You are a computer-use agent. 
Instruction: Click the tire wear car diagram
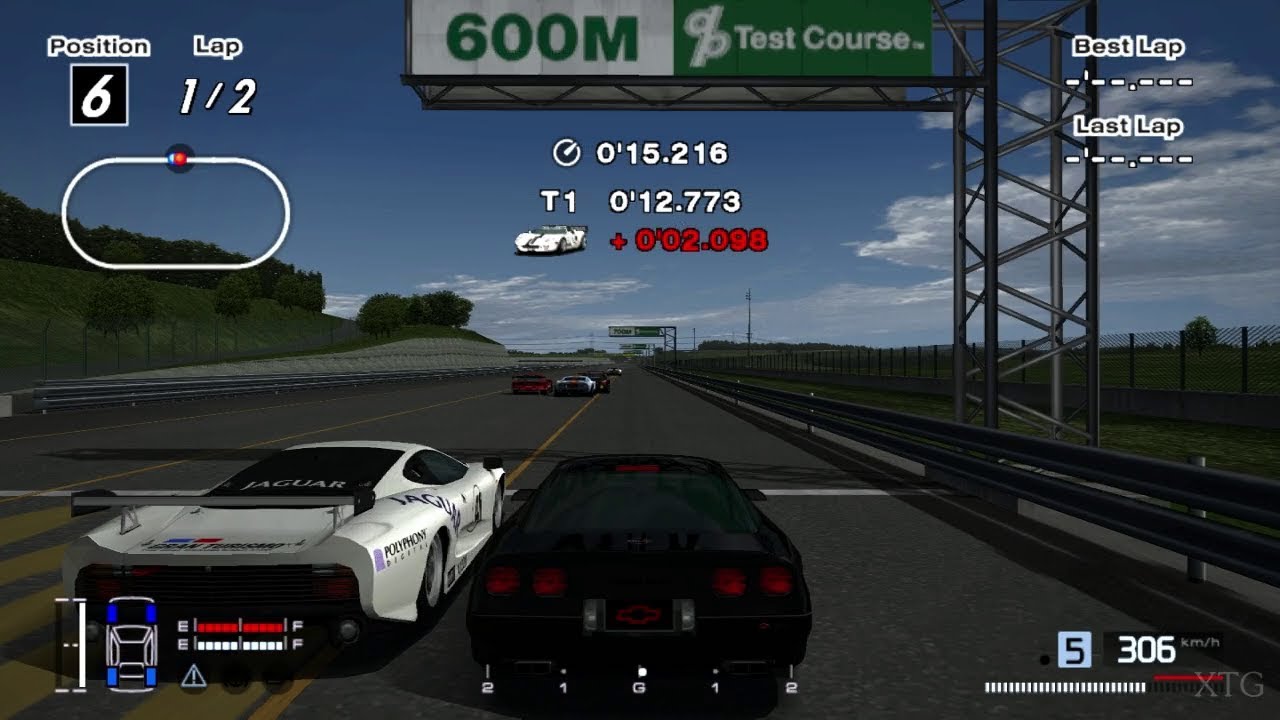tap(132, 645)
